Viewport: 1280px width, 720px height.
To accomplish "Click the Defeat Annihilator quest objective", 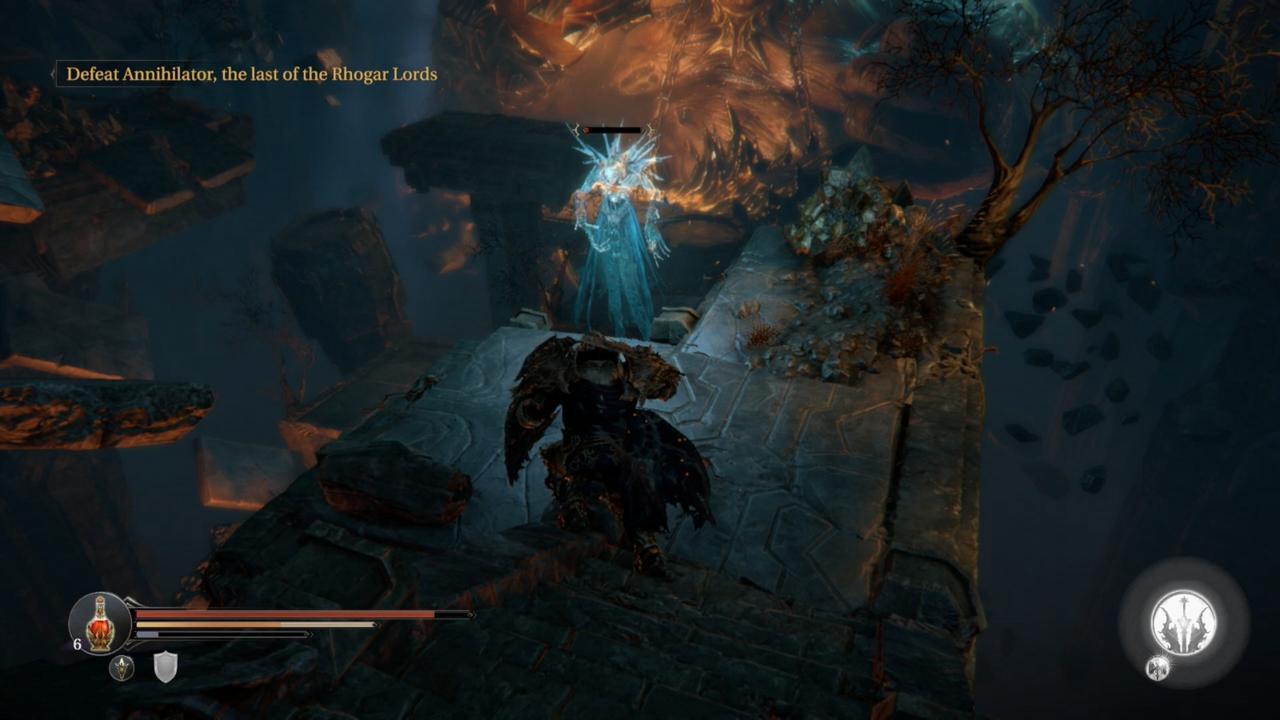I will click(251, 74).
